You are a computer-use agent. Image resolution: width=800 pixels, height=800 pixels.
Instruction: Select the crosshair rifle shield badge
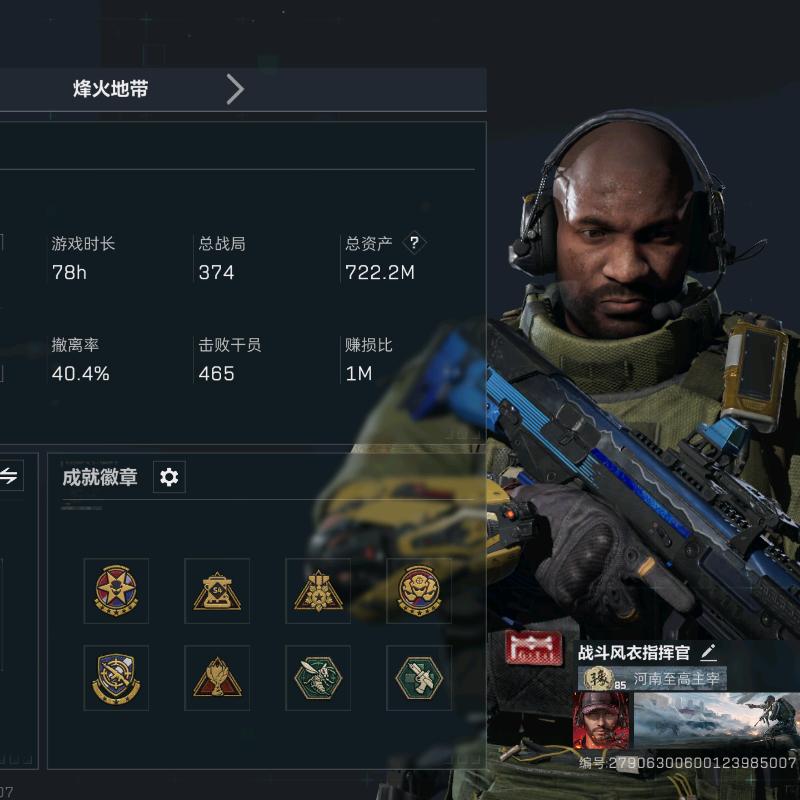pyautogui.click(x=116, y=677)
